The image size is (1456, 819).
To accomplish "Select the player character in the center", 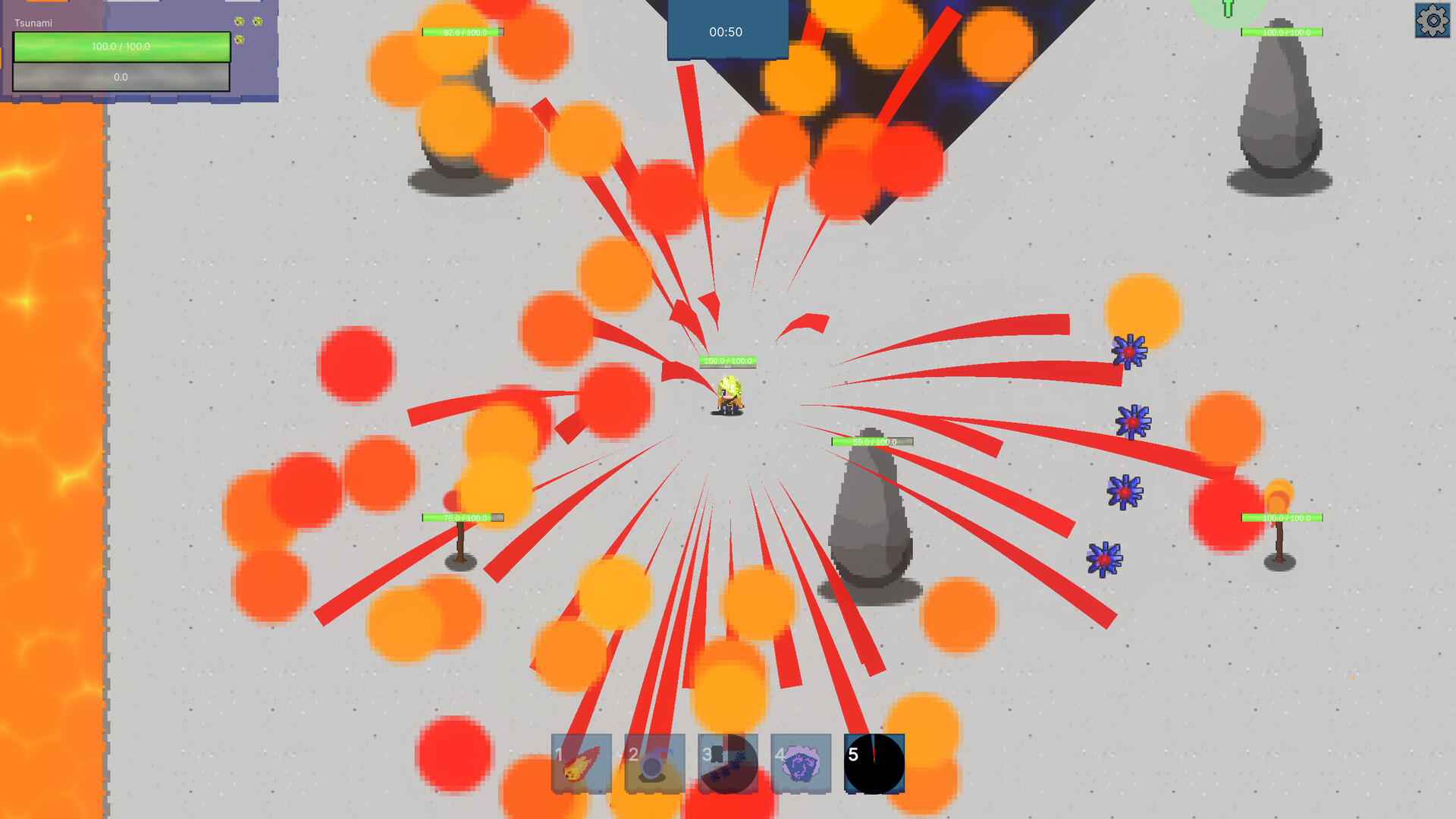I will (728, 394).
